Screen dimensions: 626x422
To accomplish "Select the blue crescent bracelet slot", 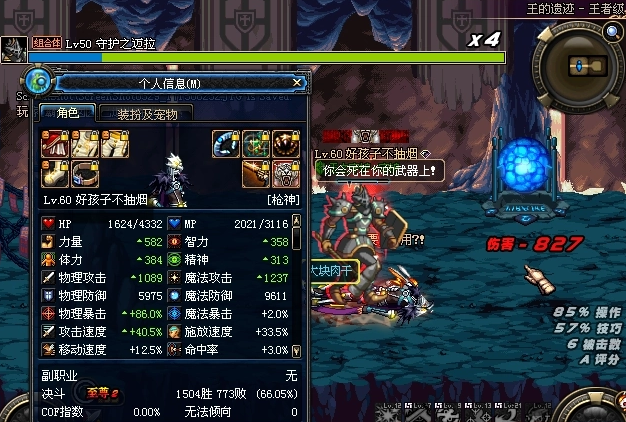I will click(225, 145).
